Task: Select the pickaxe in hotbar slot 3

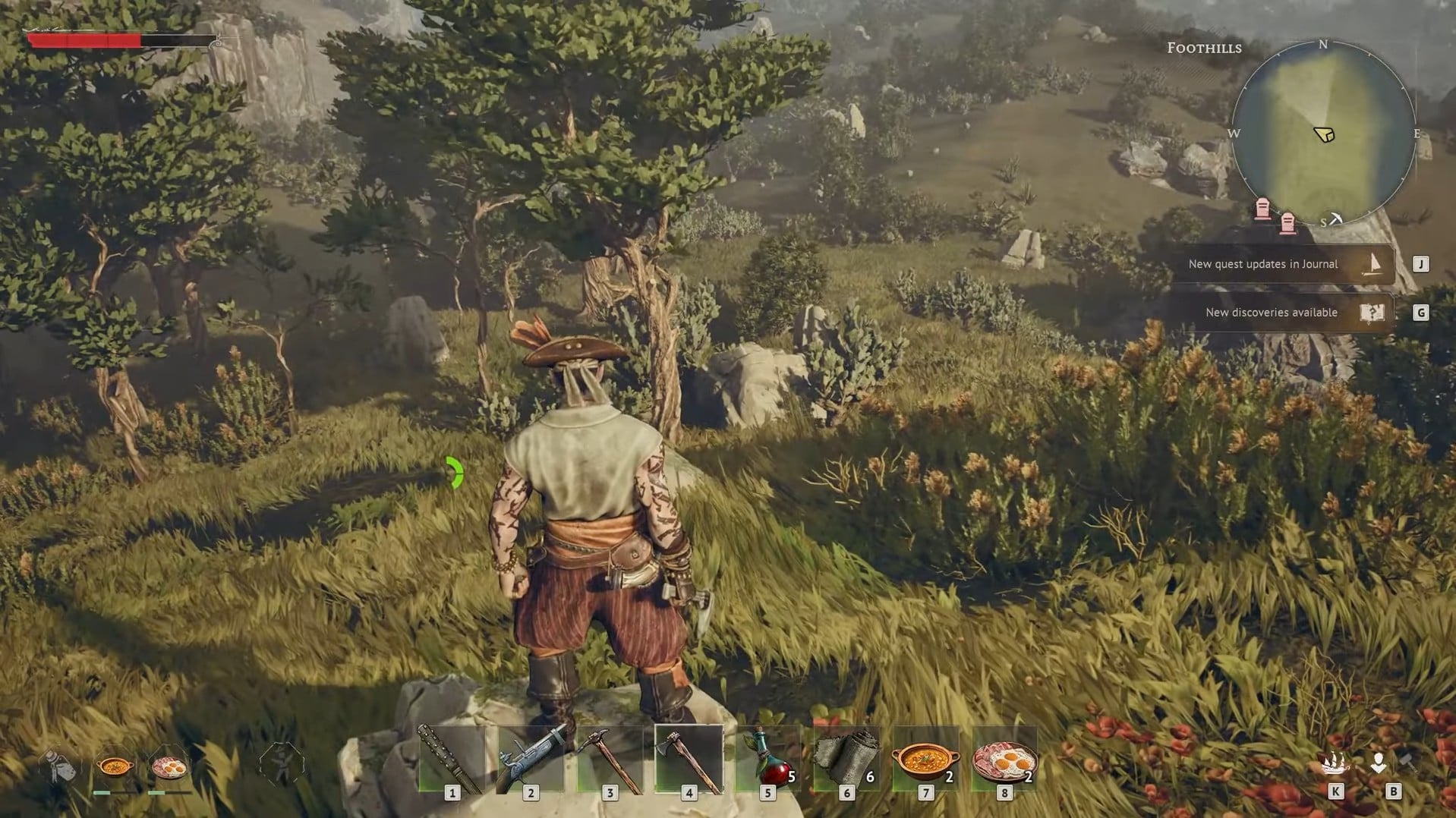Action: tap(610, 760)
